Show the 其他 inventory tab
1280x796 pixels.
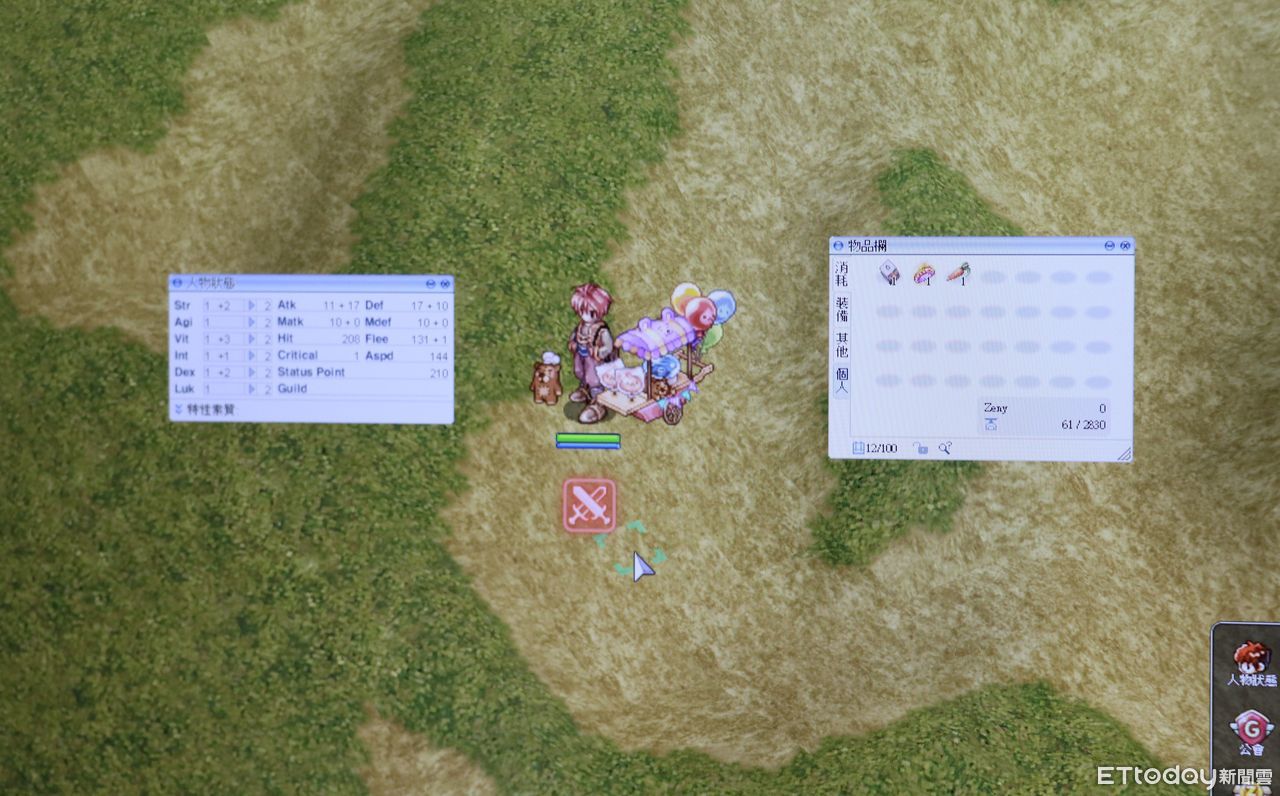coord(841,345)
